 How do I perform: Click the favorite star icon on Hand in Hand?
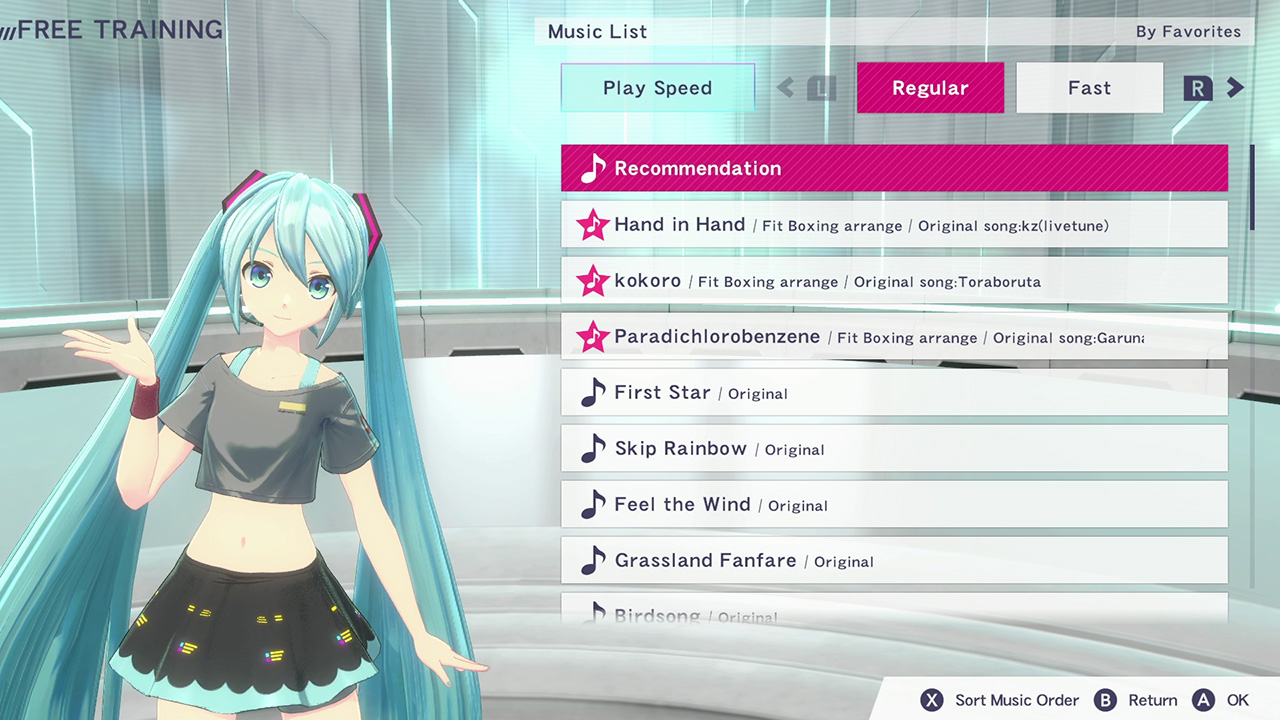tap(592, 225)
